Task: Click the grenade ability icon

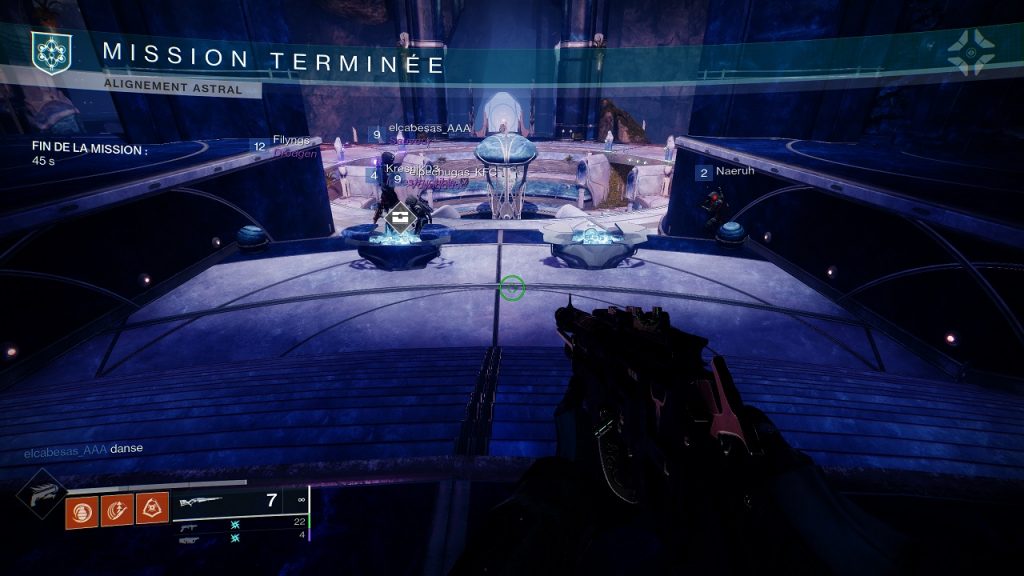Action: tap(82, 513)
